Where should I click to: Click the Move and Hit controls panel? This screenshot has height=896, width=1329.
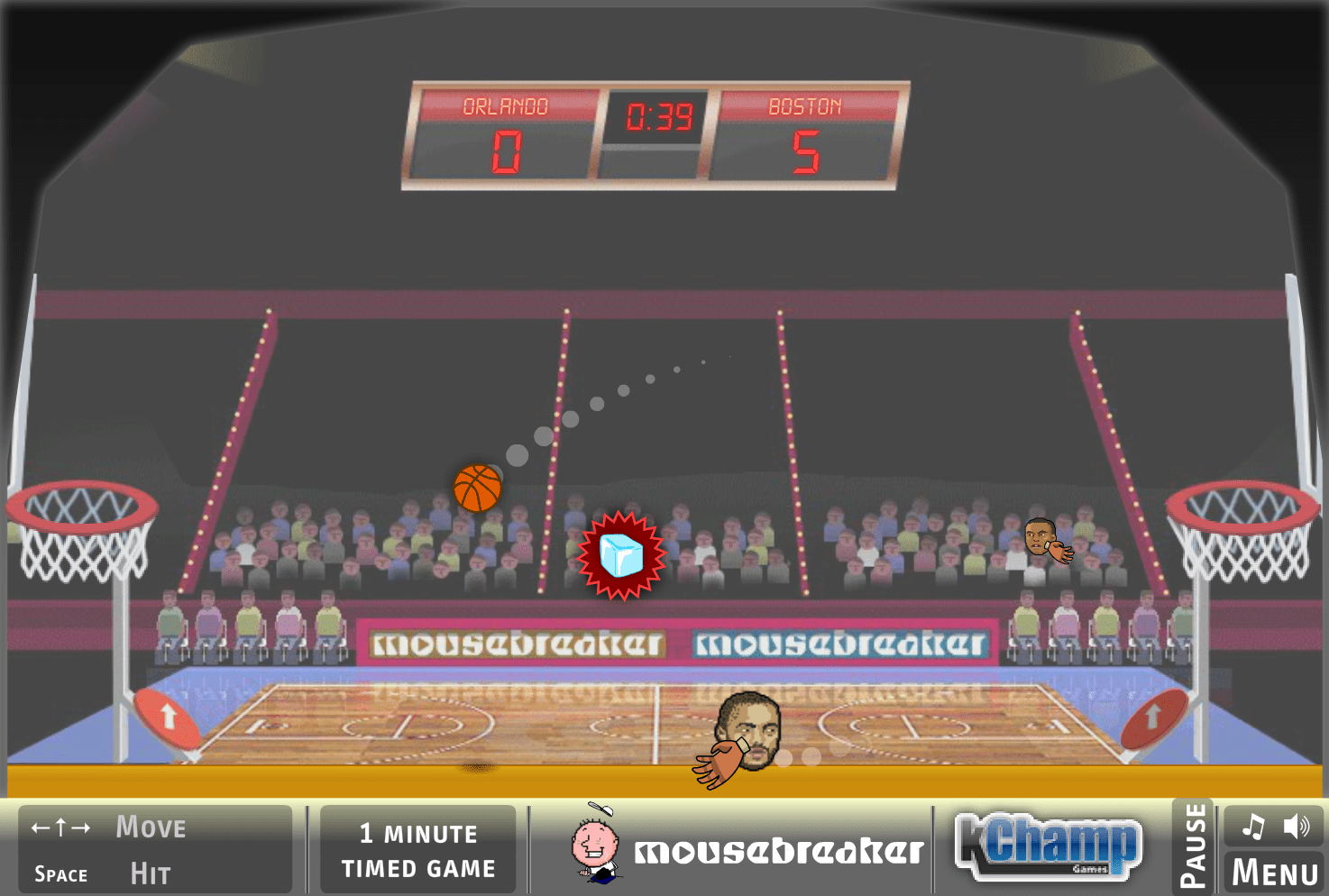pos(151,848)
